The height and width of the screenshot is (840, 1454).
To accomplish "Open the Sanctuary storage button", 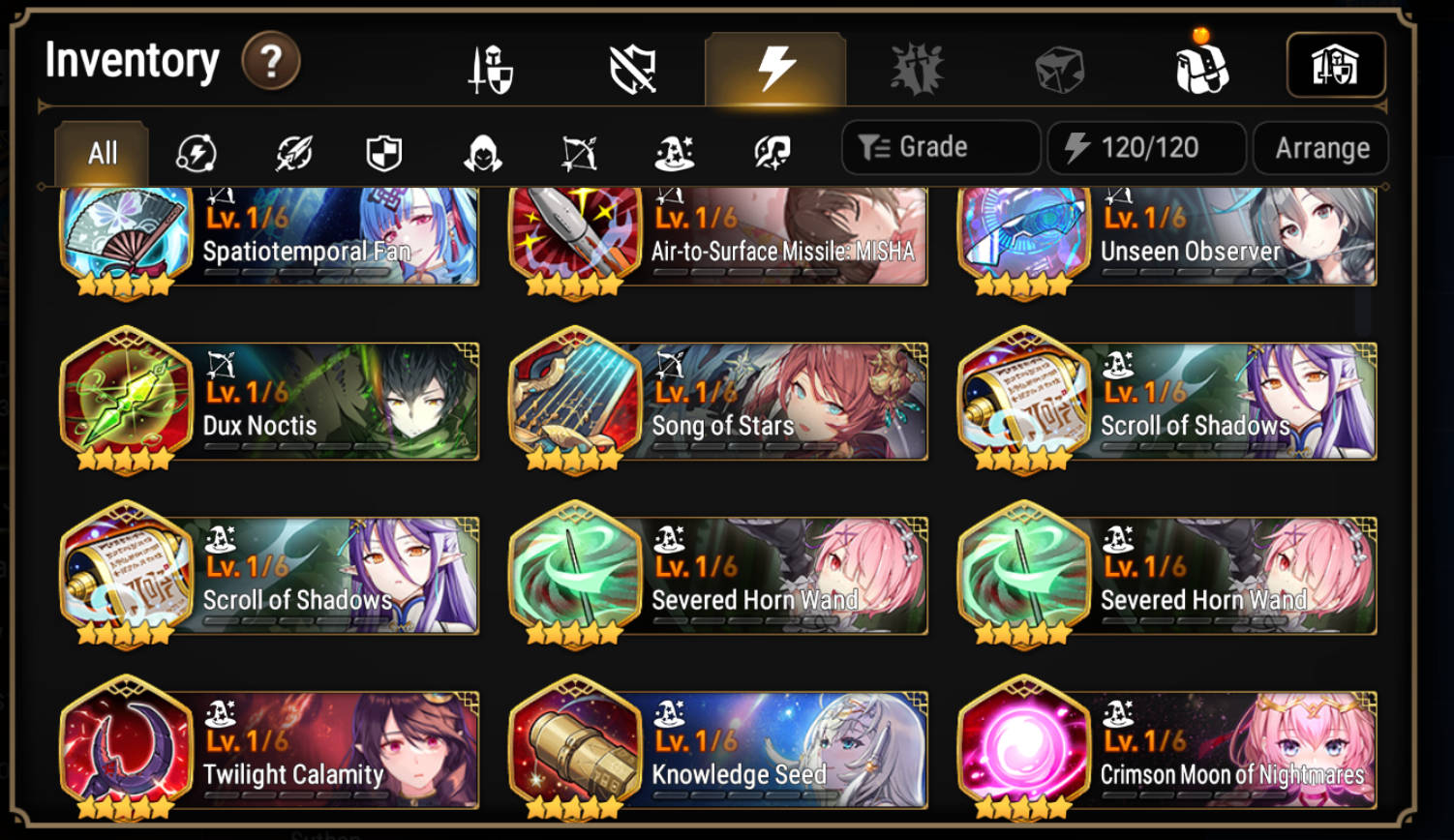I will (1336, 65).
